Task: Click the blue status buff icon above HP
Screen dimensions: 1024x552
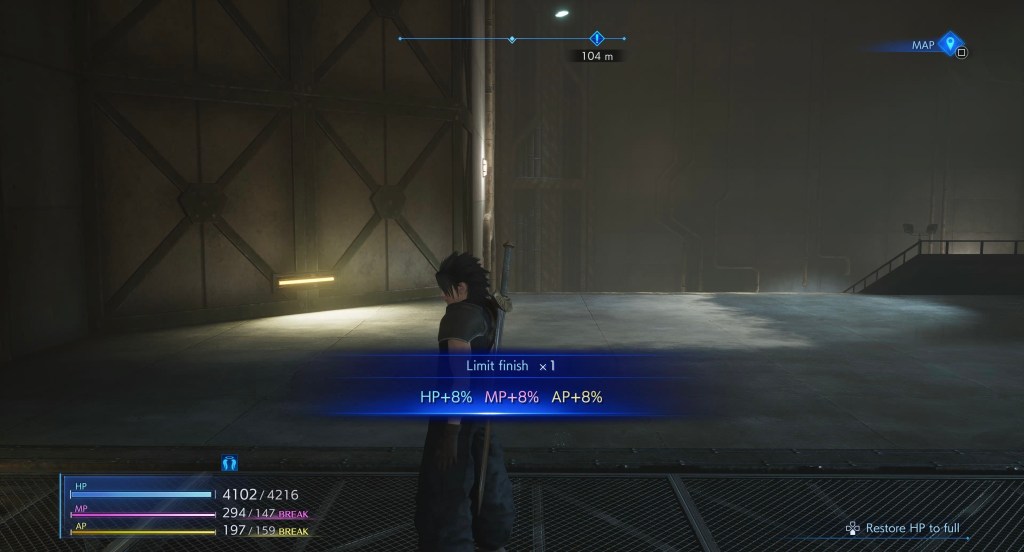Action: [x=228, y=464]
